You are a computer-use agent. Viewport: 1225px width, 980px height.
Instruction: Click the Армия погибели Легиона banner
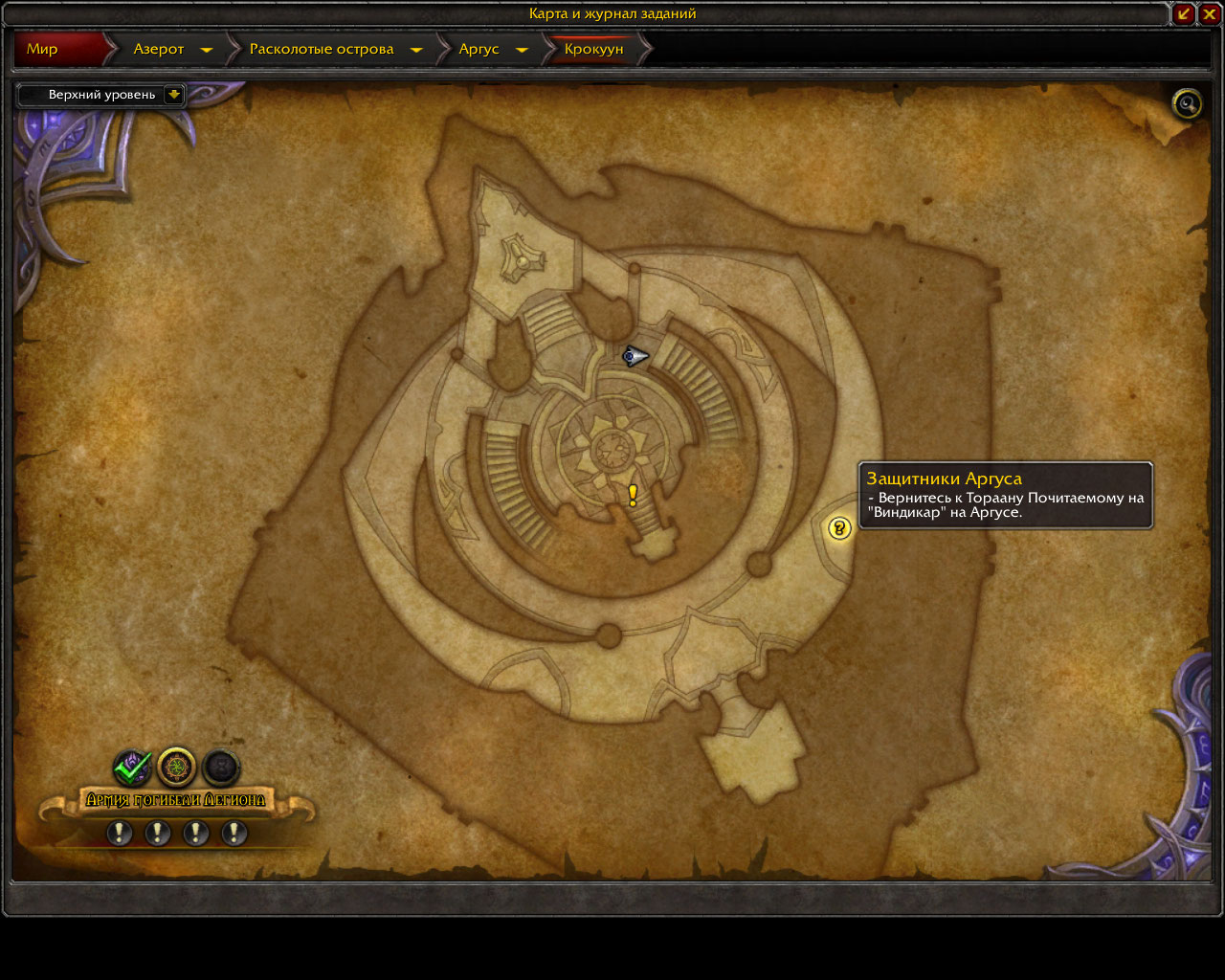176,800
